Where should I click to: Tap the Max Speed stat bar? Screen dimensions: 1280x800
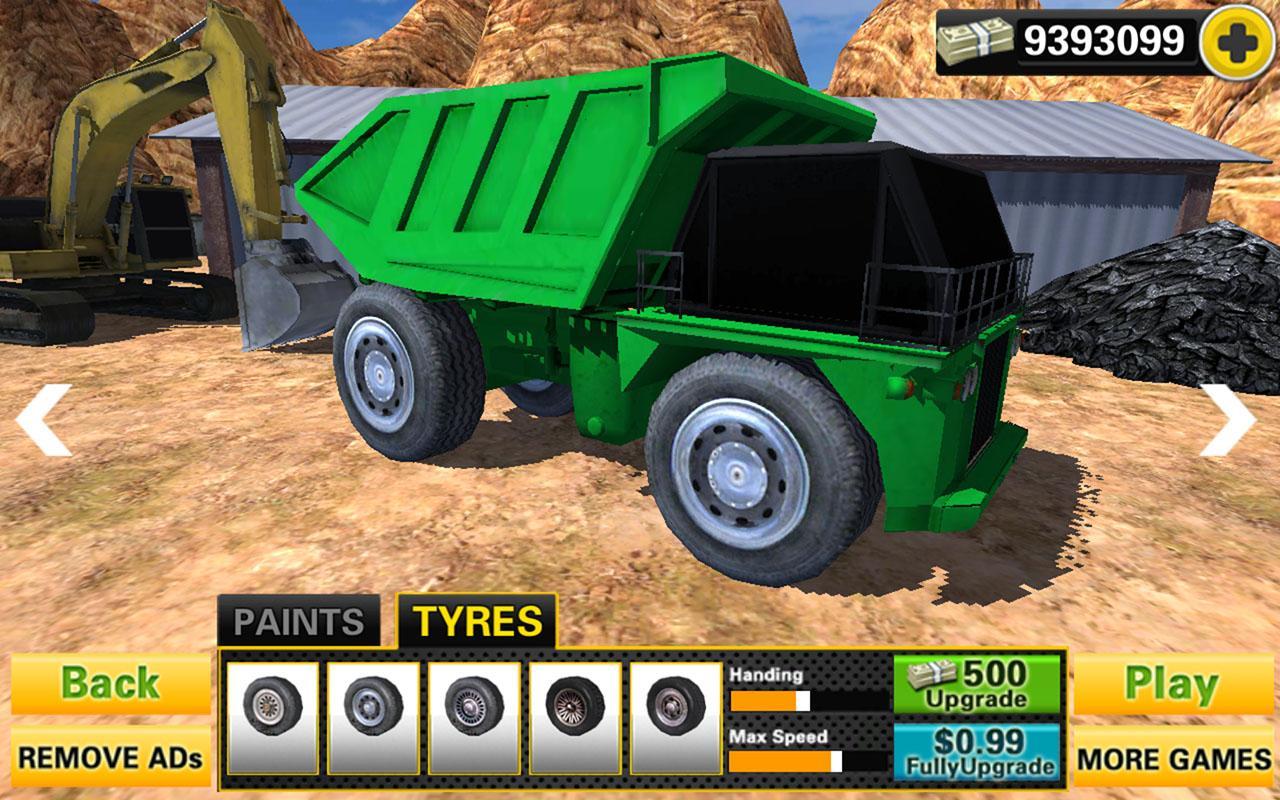pos(800,762)
